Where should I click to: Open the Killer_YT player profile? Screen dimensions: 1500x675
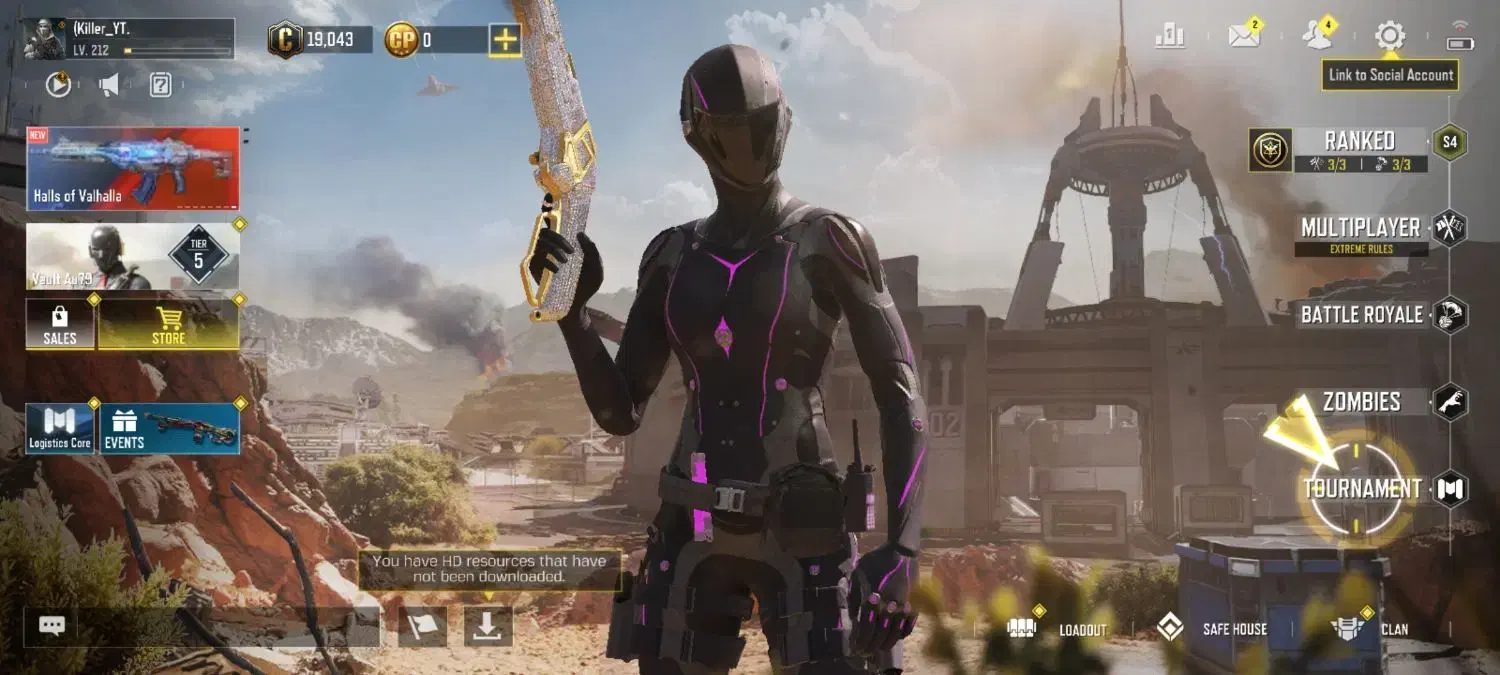coord(129,38)
